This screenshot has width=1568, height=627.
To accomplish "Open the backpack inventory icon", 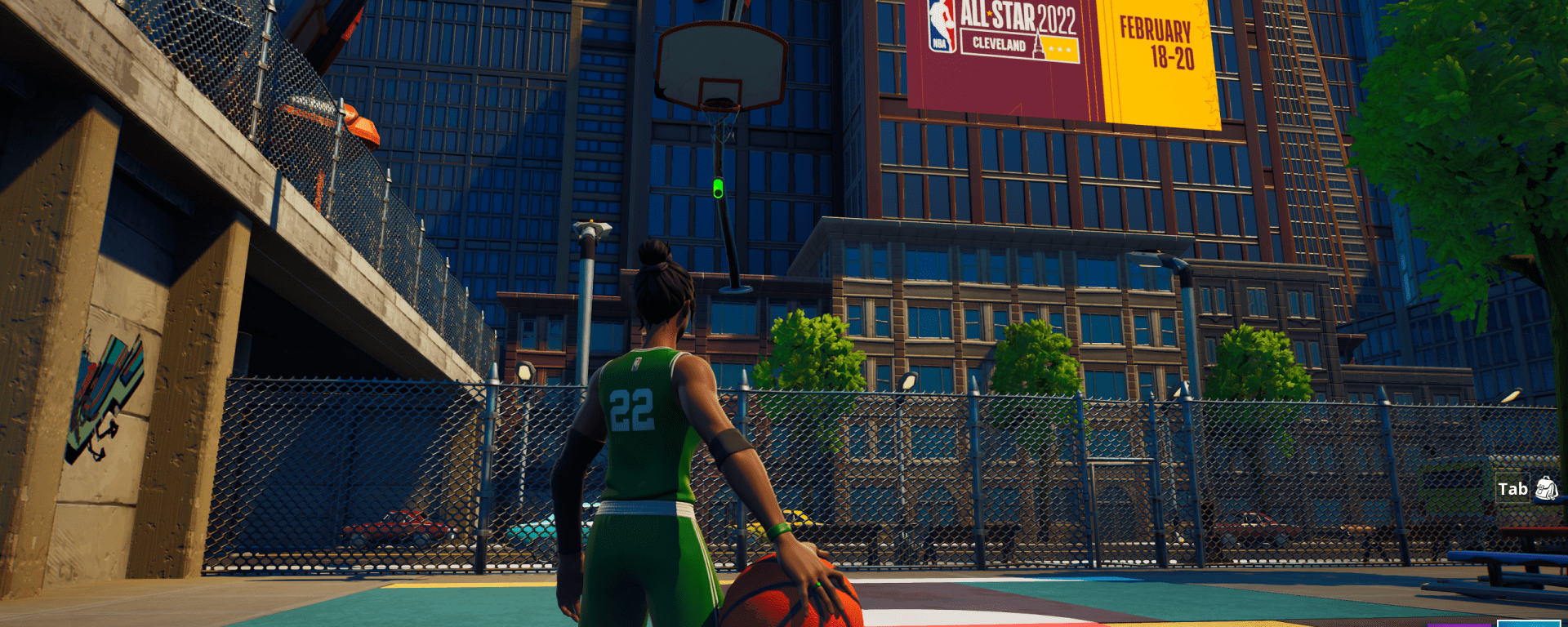I will coord(1546,489).
